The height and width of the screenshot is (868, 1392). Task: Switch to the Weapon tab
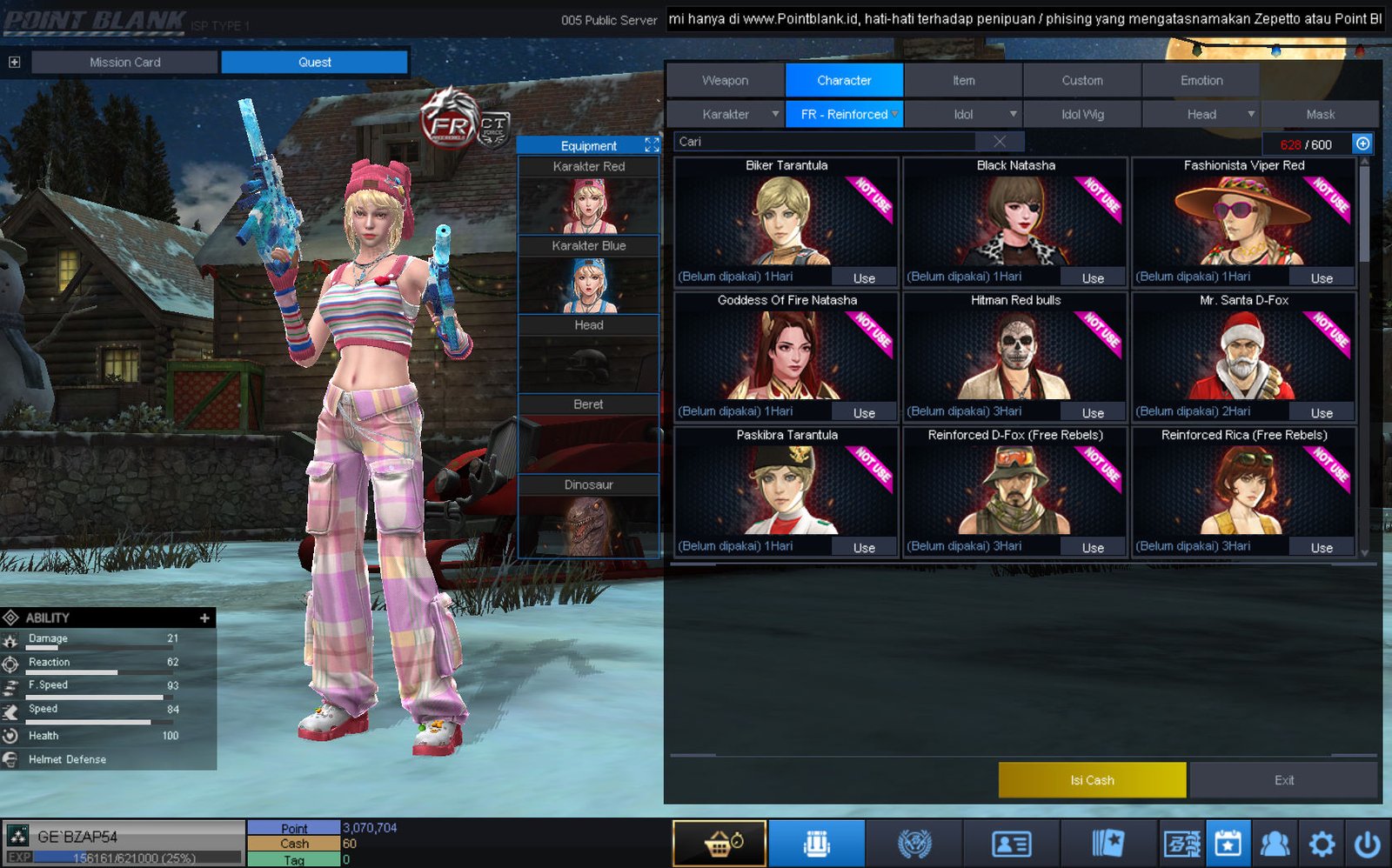pyautogui.click(x=725, y=80)
